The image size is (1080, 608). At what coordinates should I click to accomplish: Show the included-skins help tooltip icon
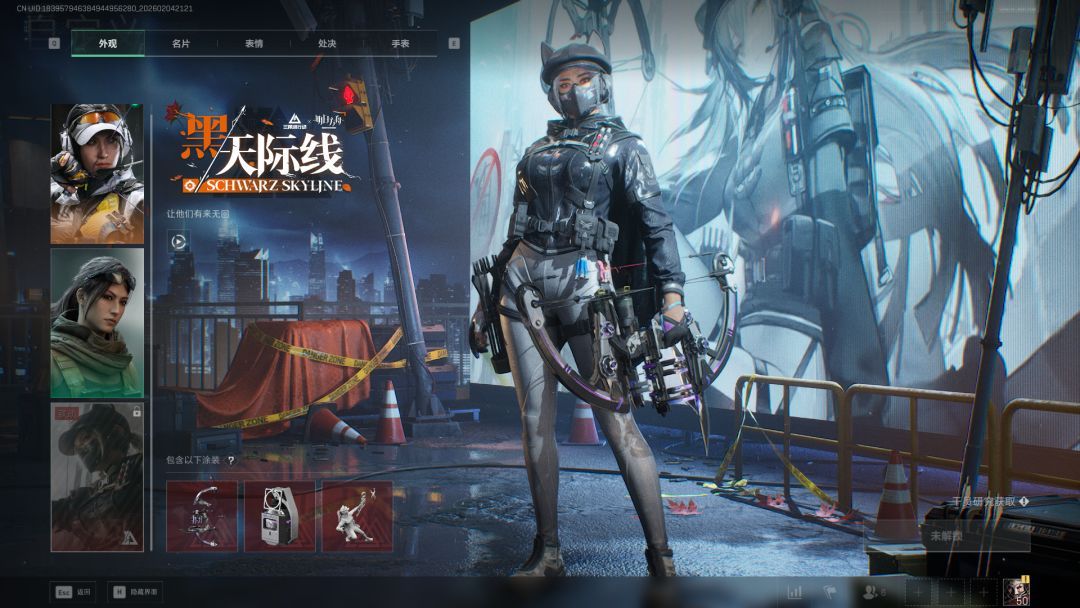(231, 461)
